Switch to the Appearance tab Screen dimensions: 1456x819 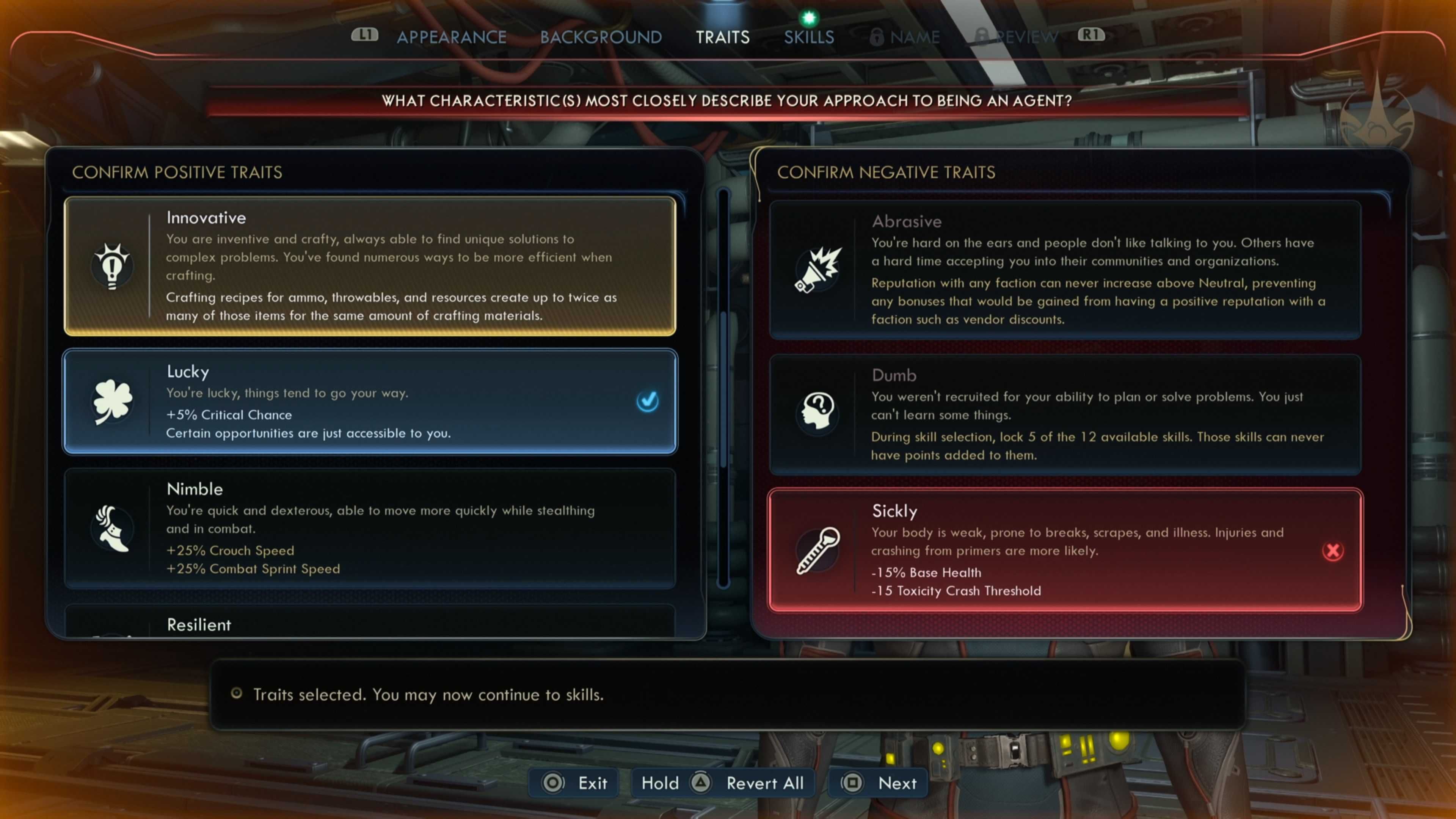[451, 37]
